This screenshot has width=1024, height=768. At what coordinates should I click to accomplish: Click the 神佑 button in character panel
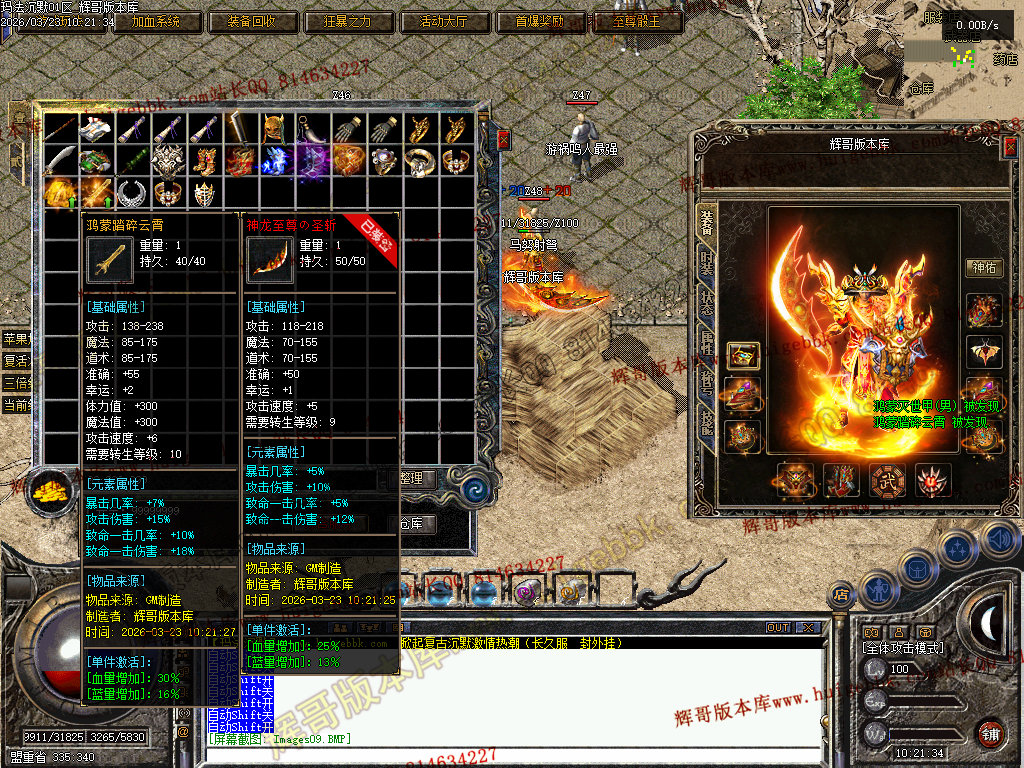click(x=984, y=267)
